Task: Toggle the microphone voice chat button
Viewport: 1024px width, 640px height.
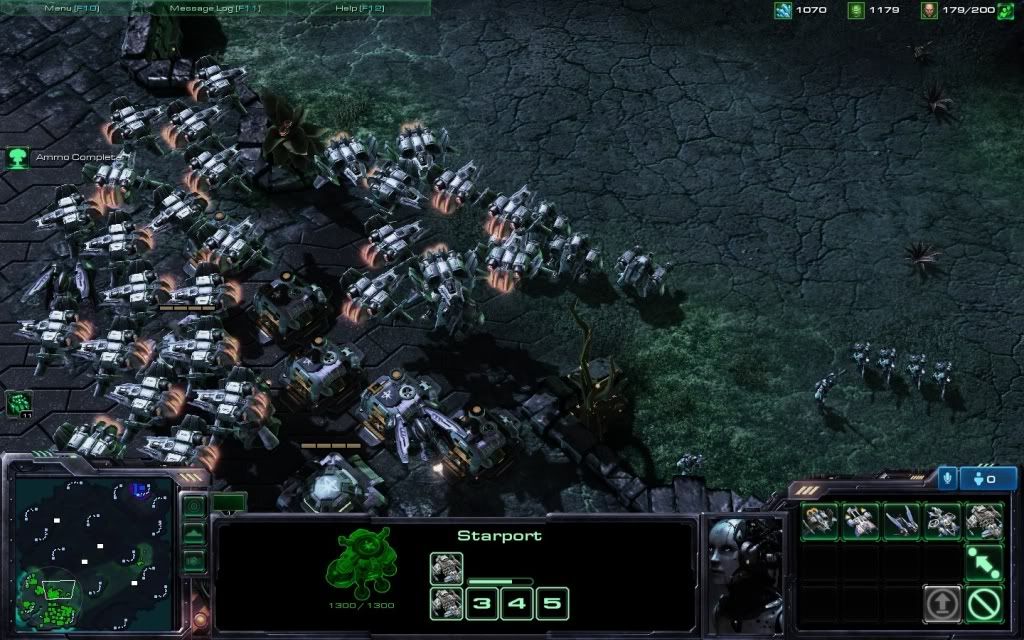Action: click(947, 478)
